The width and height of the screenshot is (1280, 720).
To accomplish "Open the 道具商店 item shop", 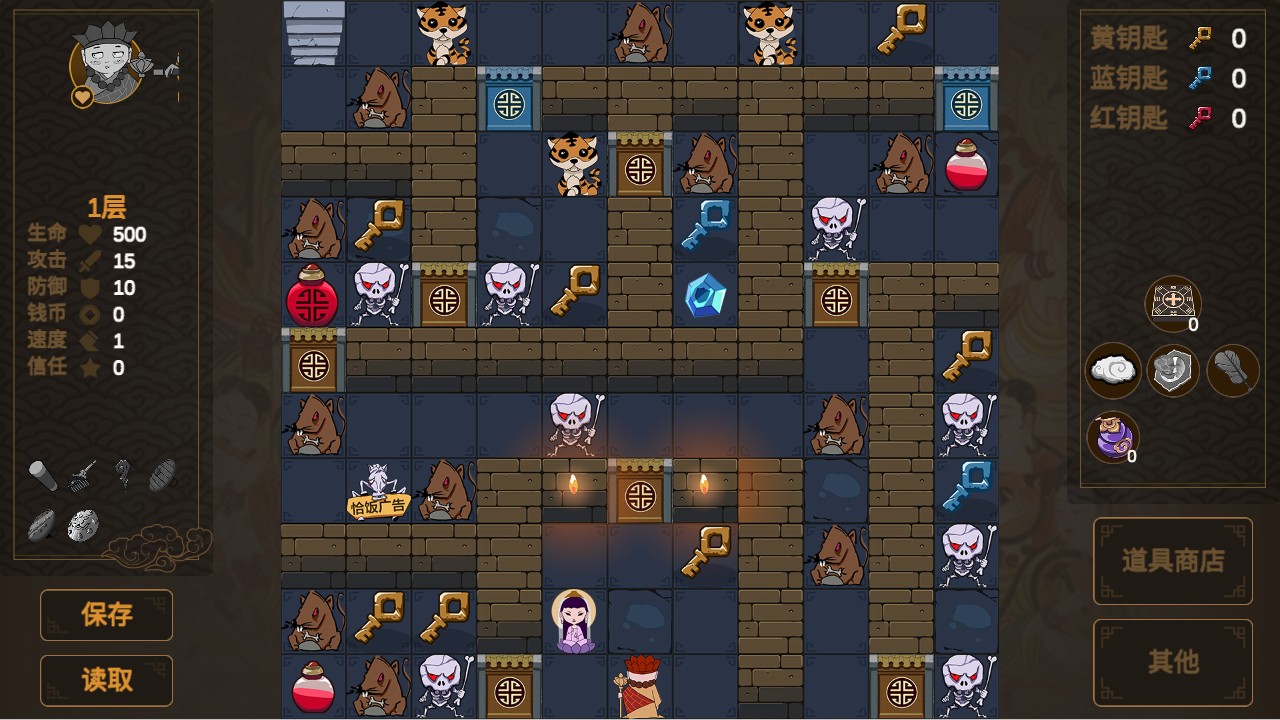I will (1172, 561).
